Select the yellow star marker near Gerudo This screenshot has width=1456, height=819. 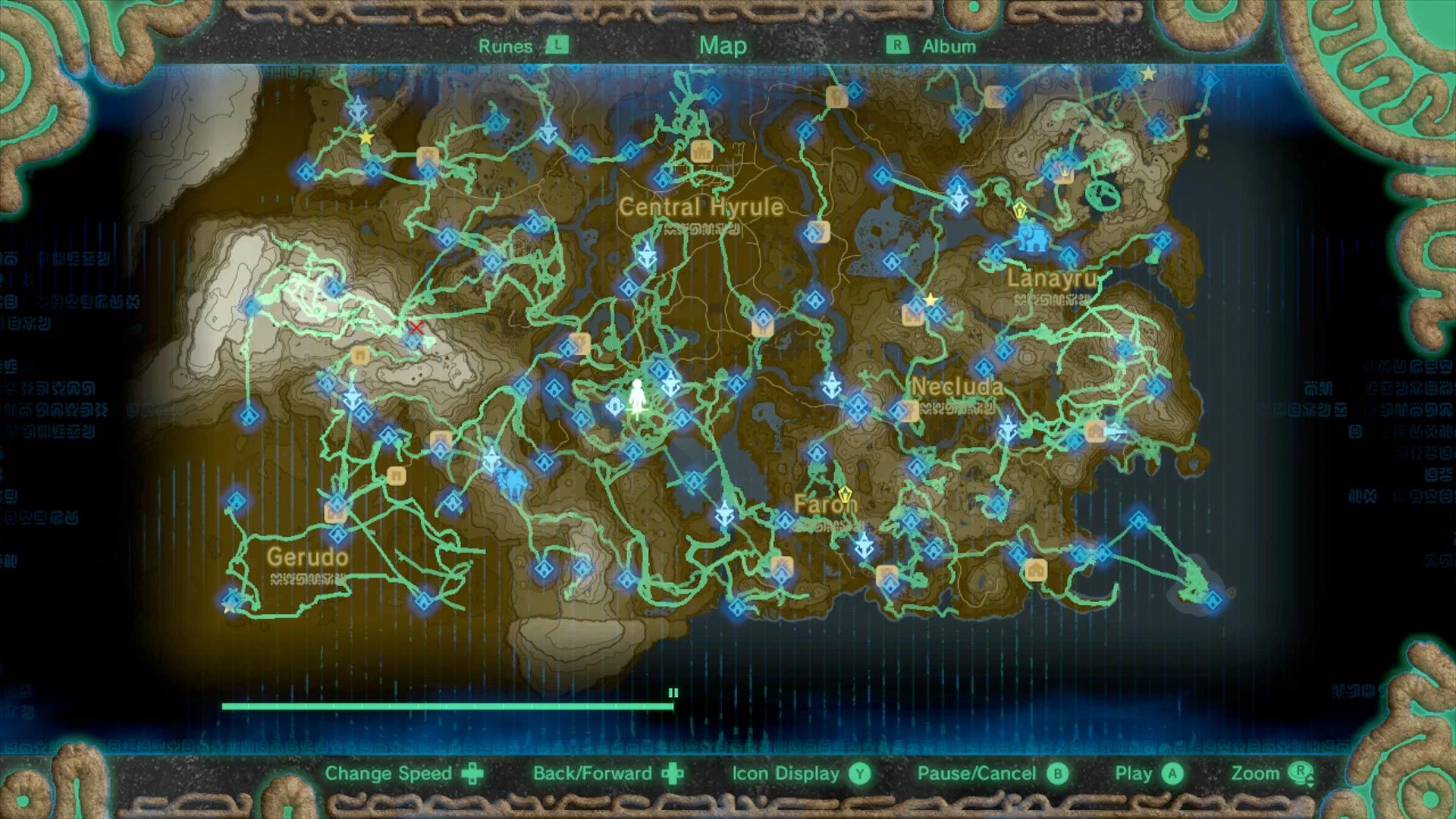tap(230, 607)
